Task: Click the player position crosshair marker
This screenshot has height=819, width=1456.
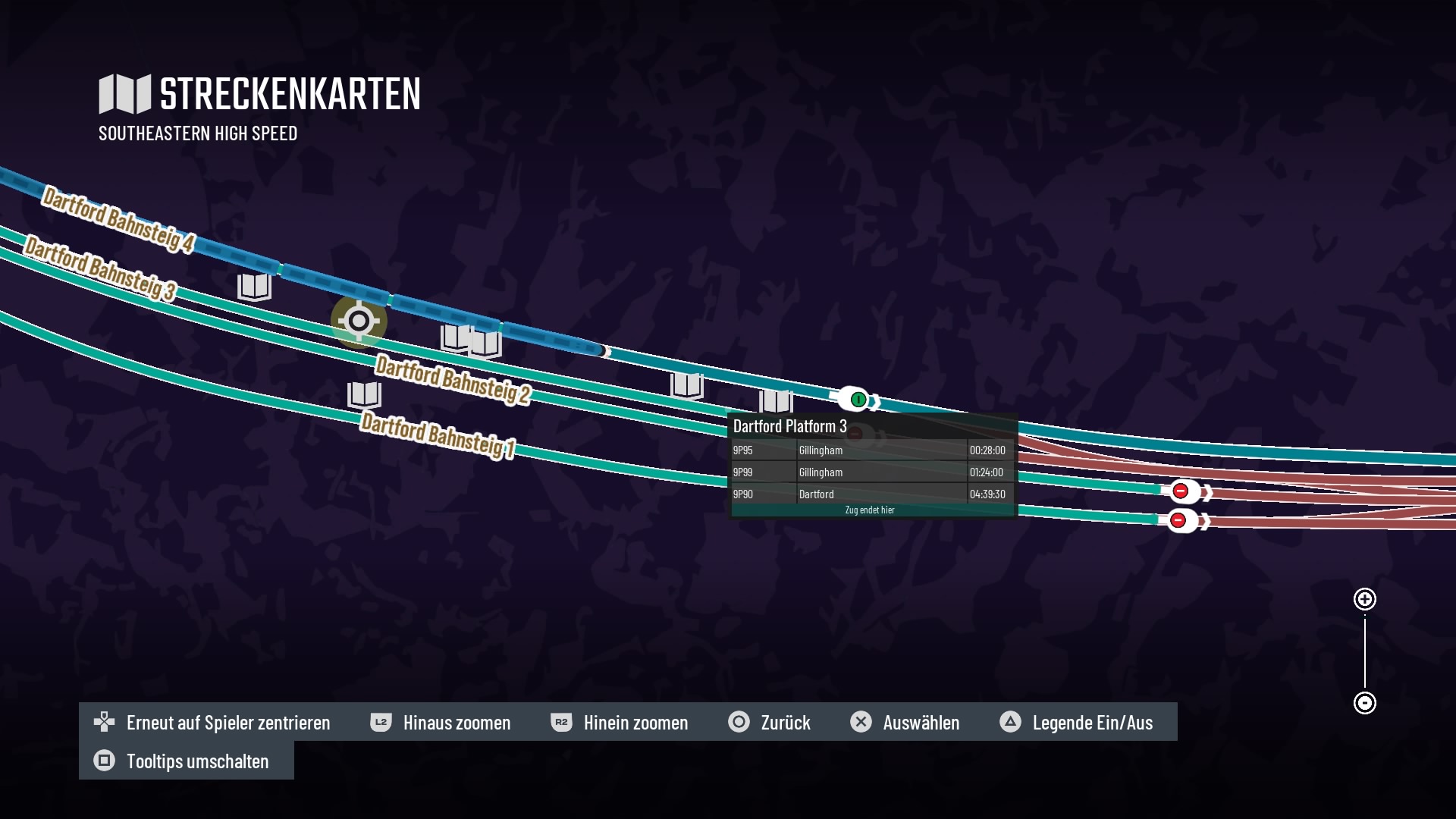Action: pyautogui.click(x=359, y=321)
